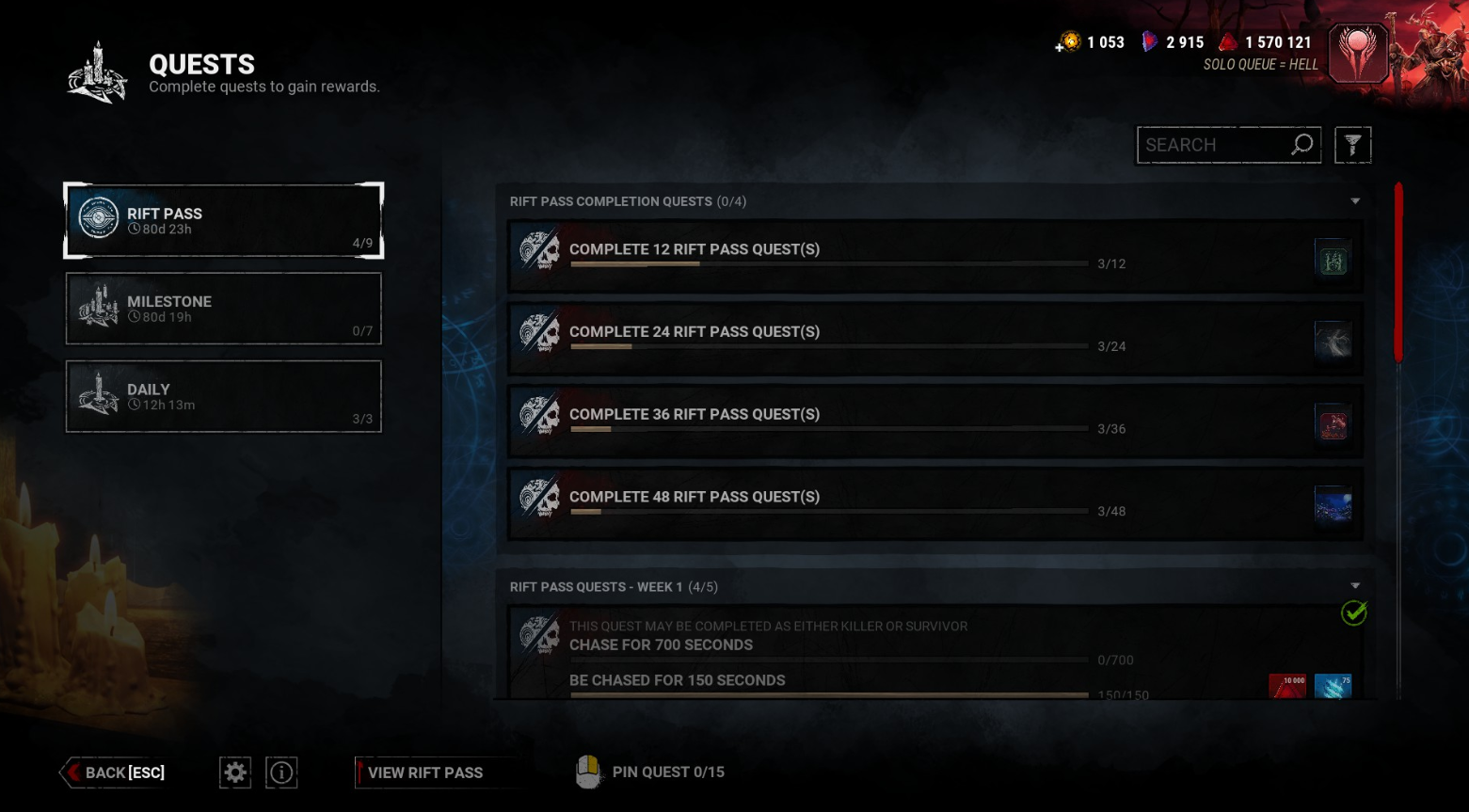Click the Complete 24 quest progress bar
Screen dimensions: 1469x812
[x=828, y=346]
